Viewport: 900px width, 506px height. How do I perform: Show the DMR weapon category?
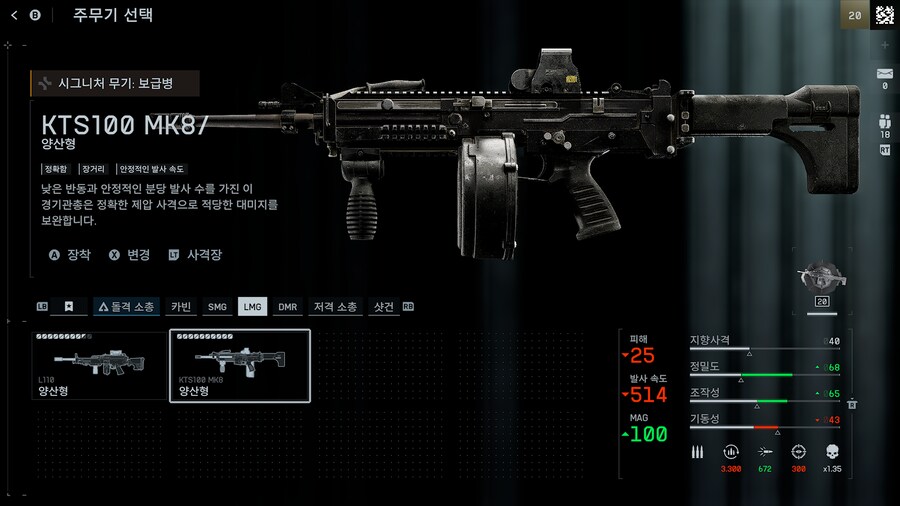pyautogui.click(x=288, y=307)
